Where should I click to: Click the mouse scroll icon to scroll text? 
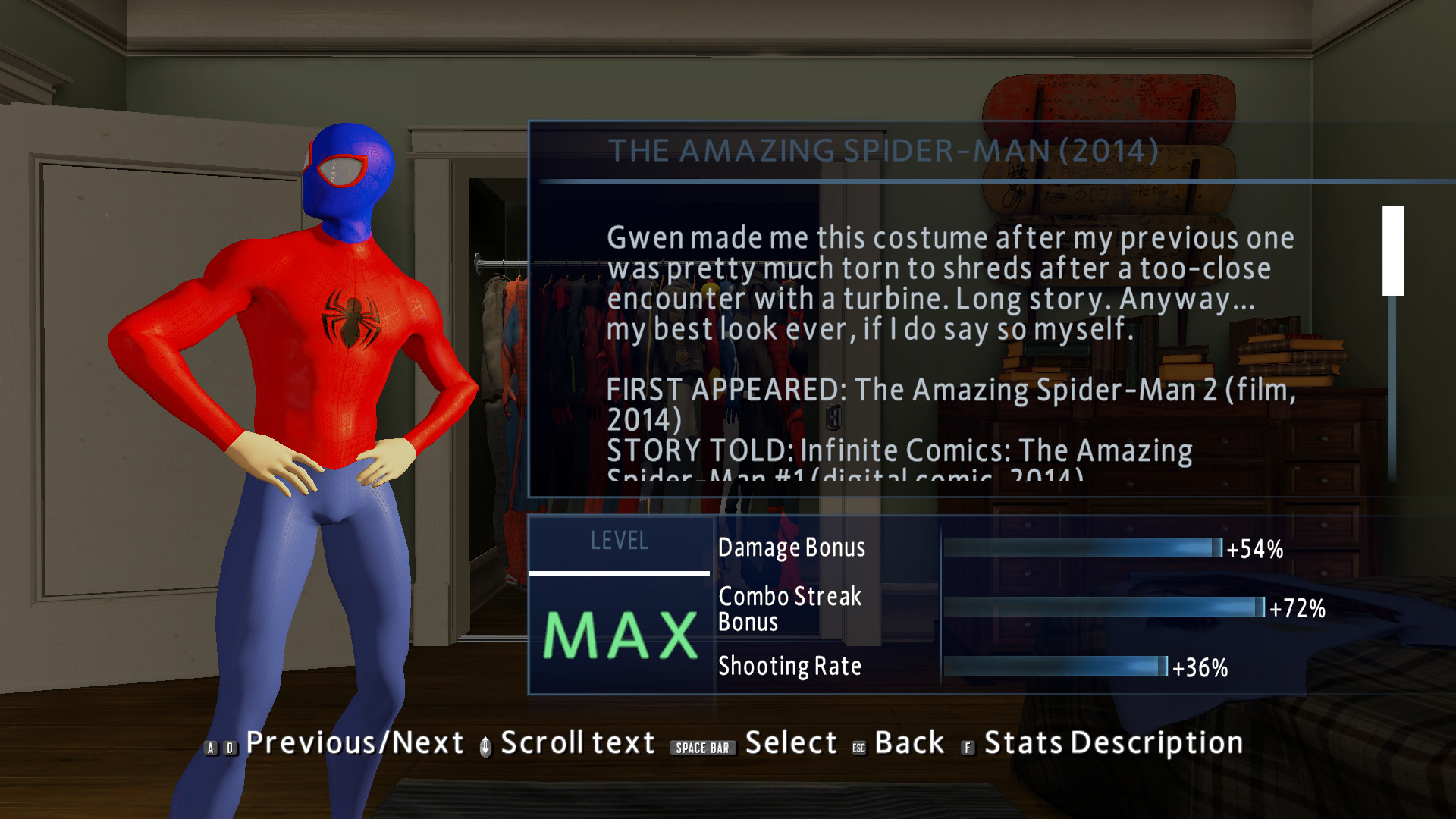485,745
